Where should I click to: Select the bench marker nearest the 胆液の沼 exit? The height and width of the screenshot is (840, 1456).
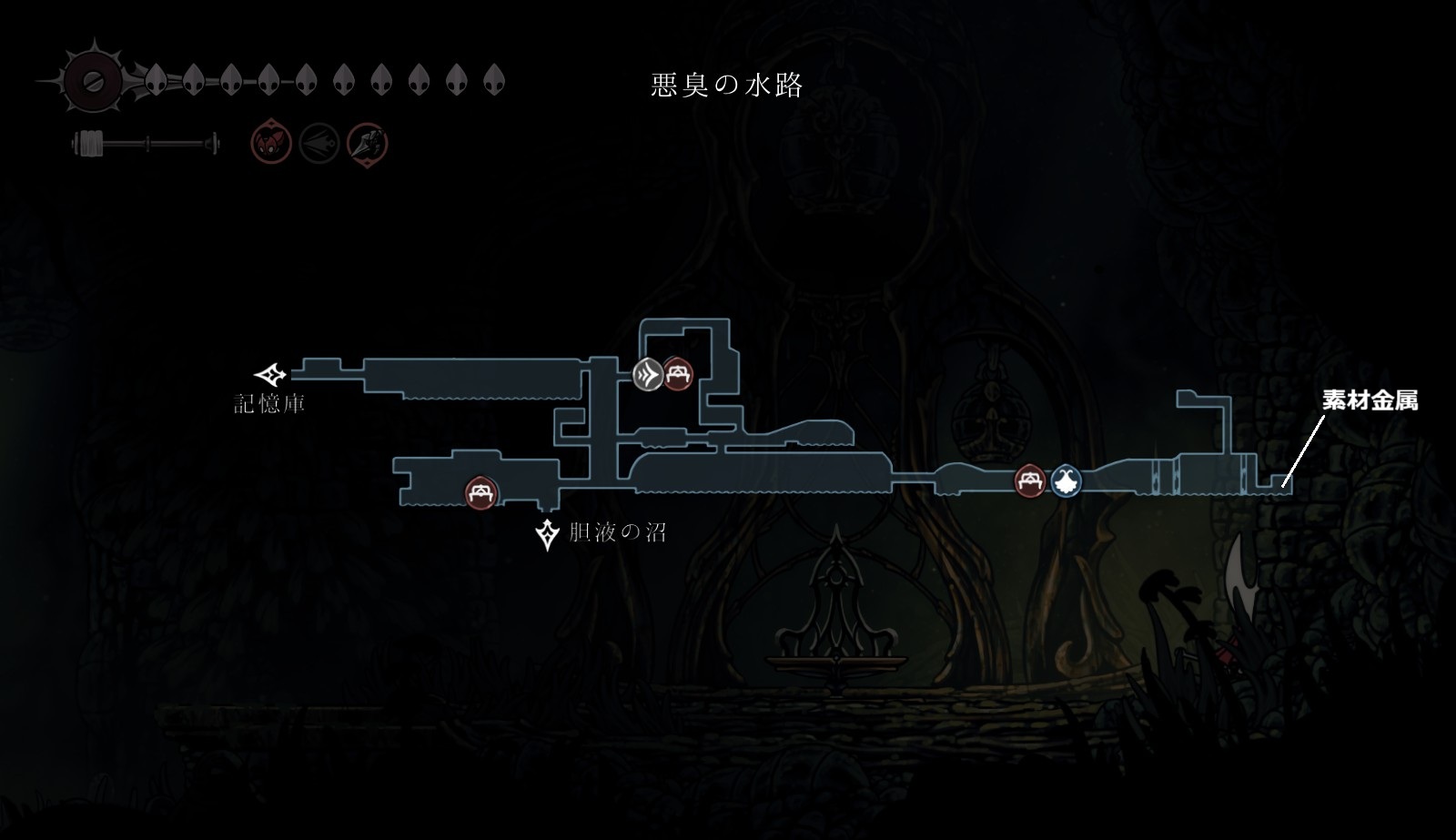(480, 492)
